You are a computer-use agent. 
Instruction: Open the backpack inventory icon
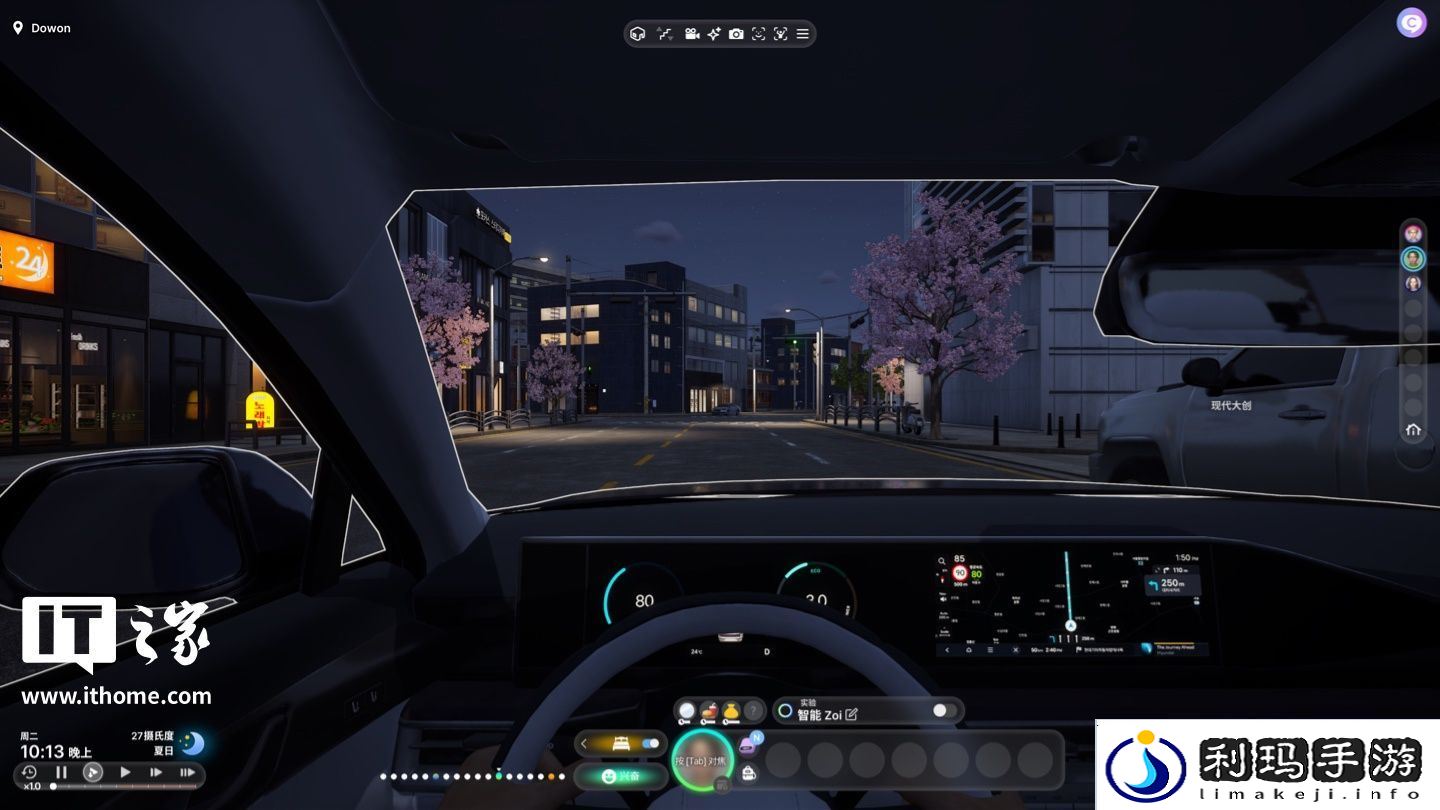pos(748,772)
